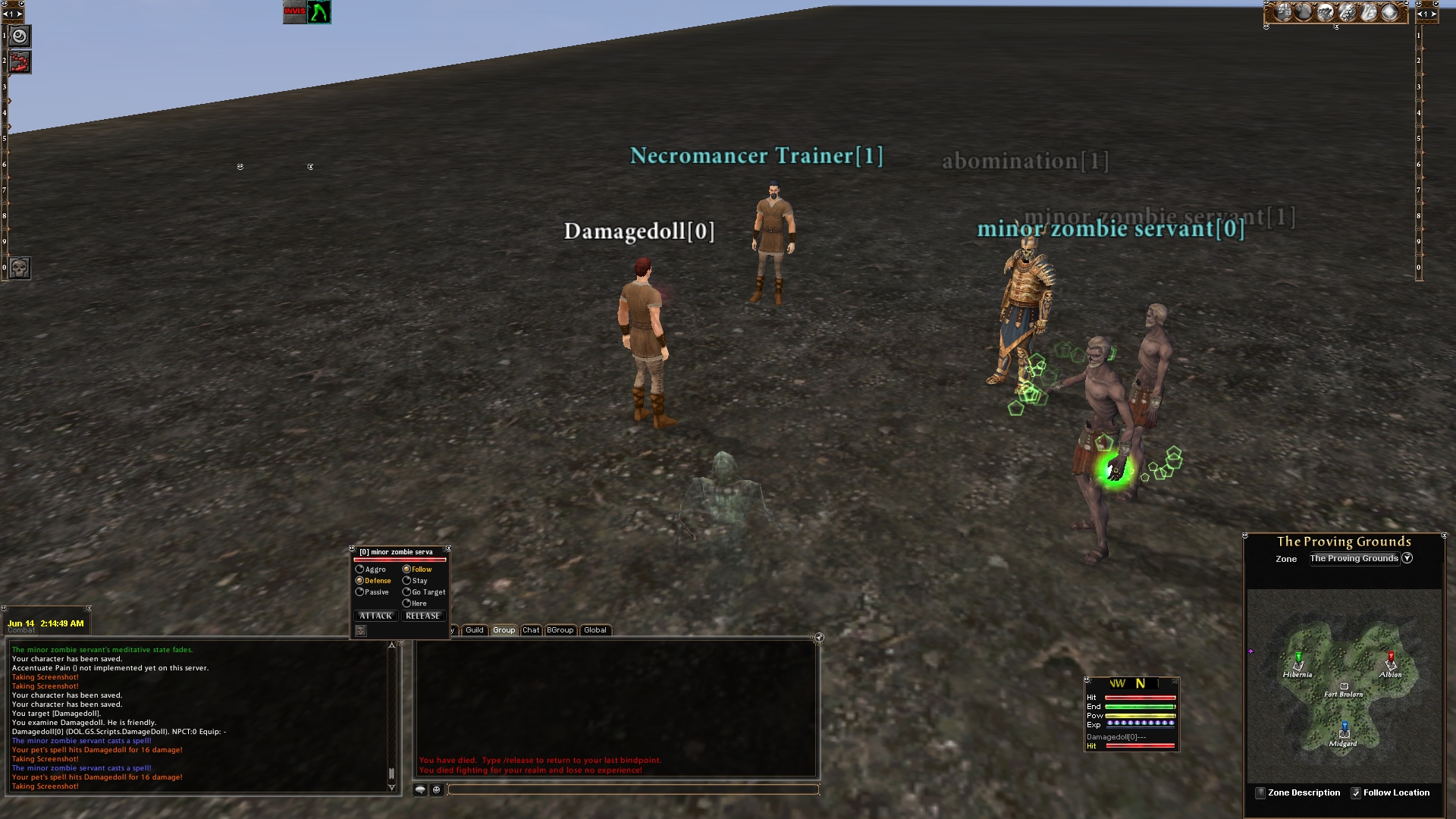Click the RELEASE pet button
This screenshot has height=819, width=1456.
(x=422, y=616)
